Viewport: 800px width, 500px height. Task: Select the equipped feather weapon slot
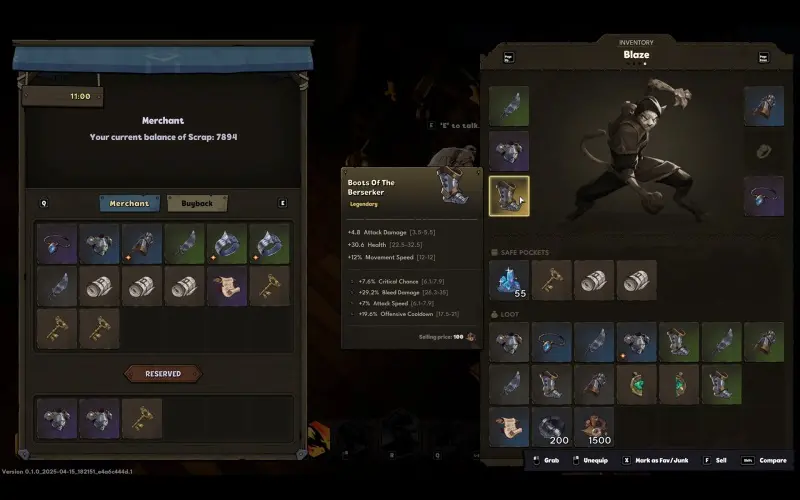(509, 106)
